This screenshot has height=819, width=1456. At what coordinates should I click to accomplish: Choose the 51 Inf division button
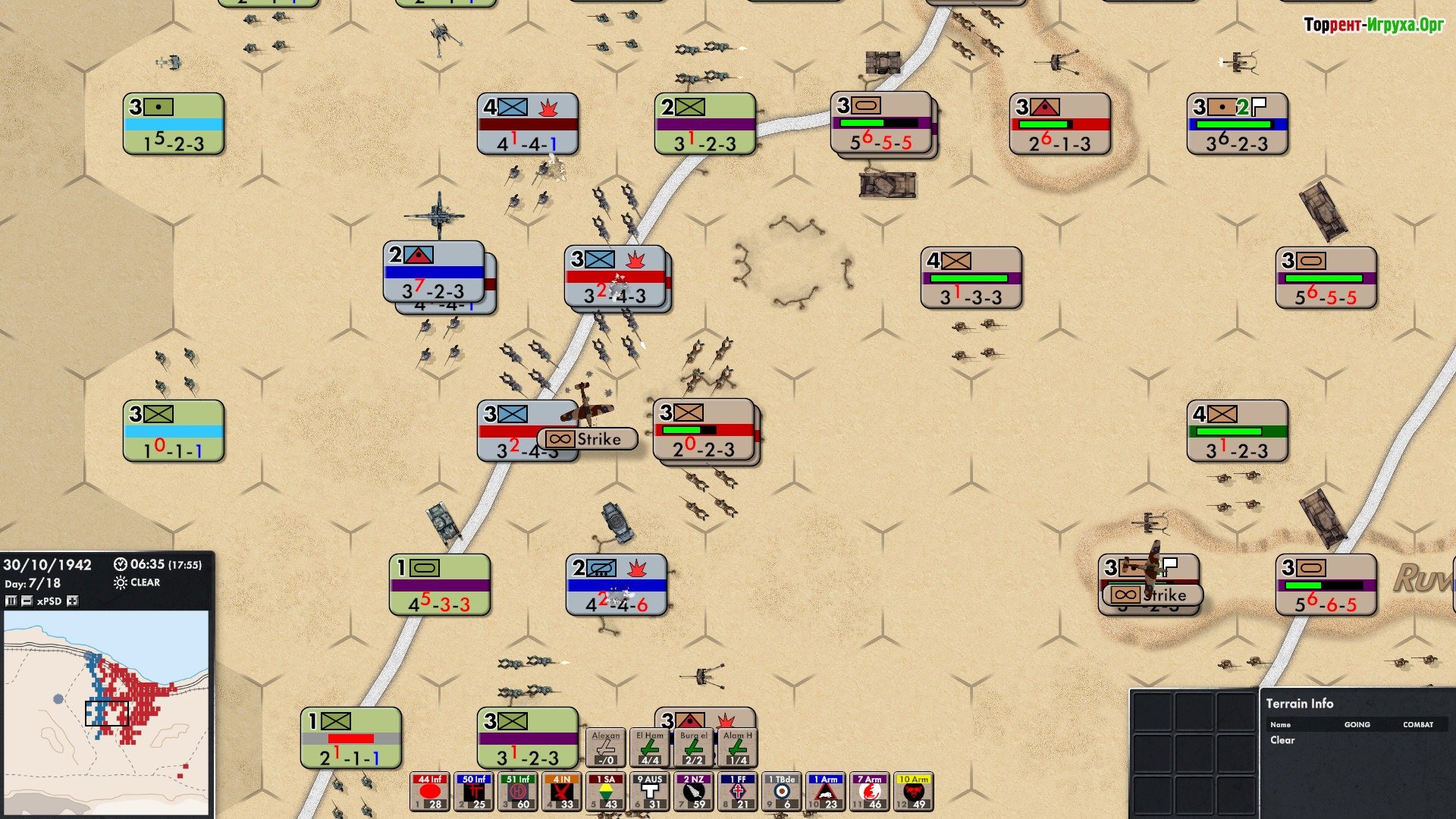[x=518, y=792]
